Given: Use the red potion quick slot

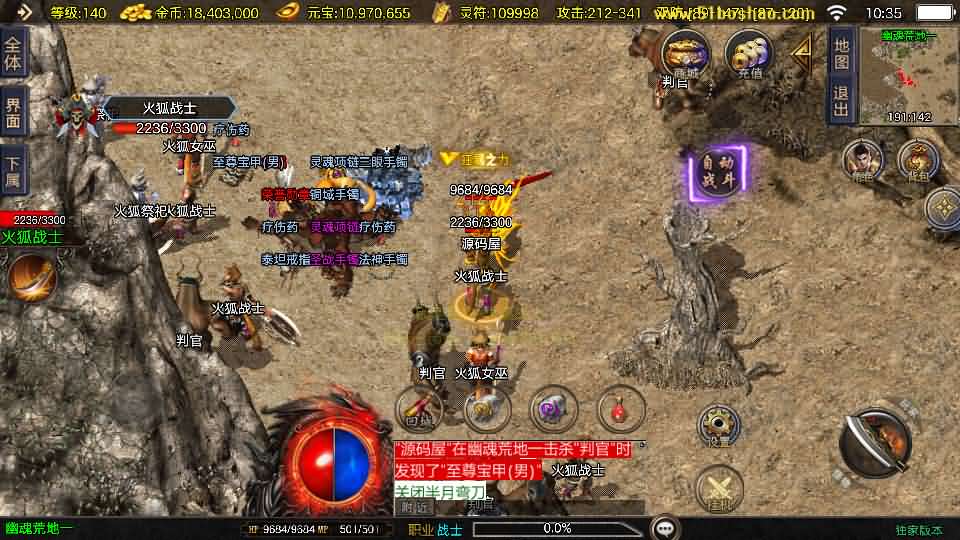Looking at the screenshot, I should pos(620,407).
